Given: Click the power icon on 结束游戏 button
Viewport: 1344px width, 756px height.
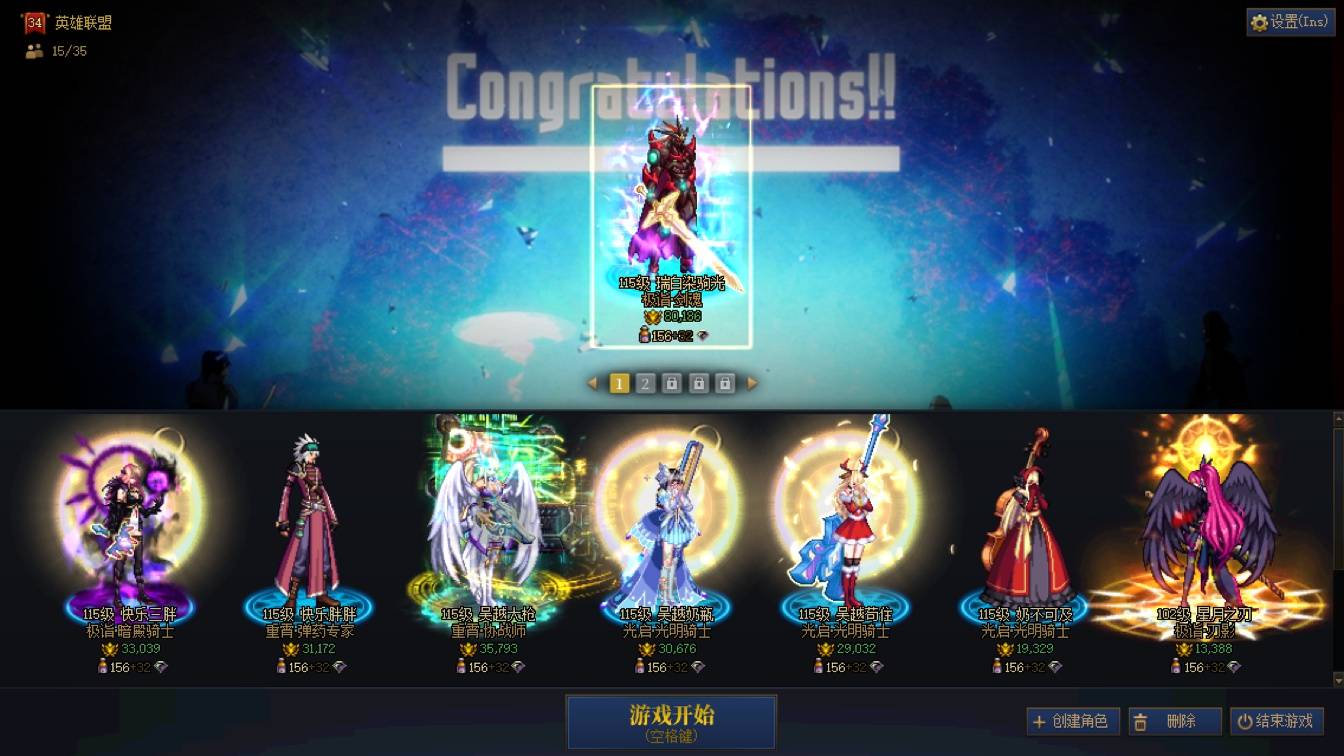Looking at the screenshot, I should pyautogui.click(x=1246, y=720).
